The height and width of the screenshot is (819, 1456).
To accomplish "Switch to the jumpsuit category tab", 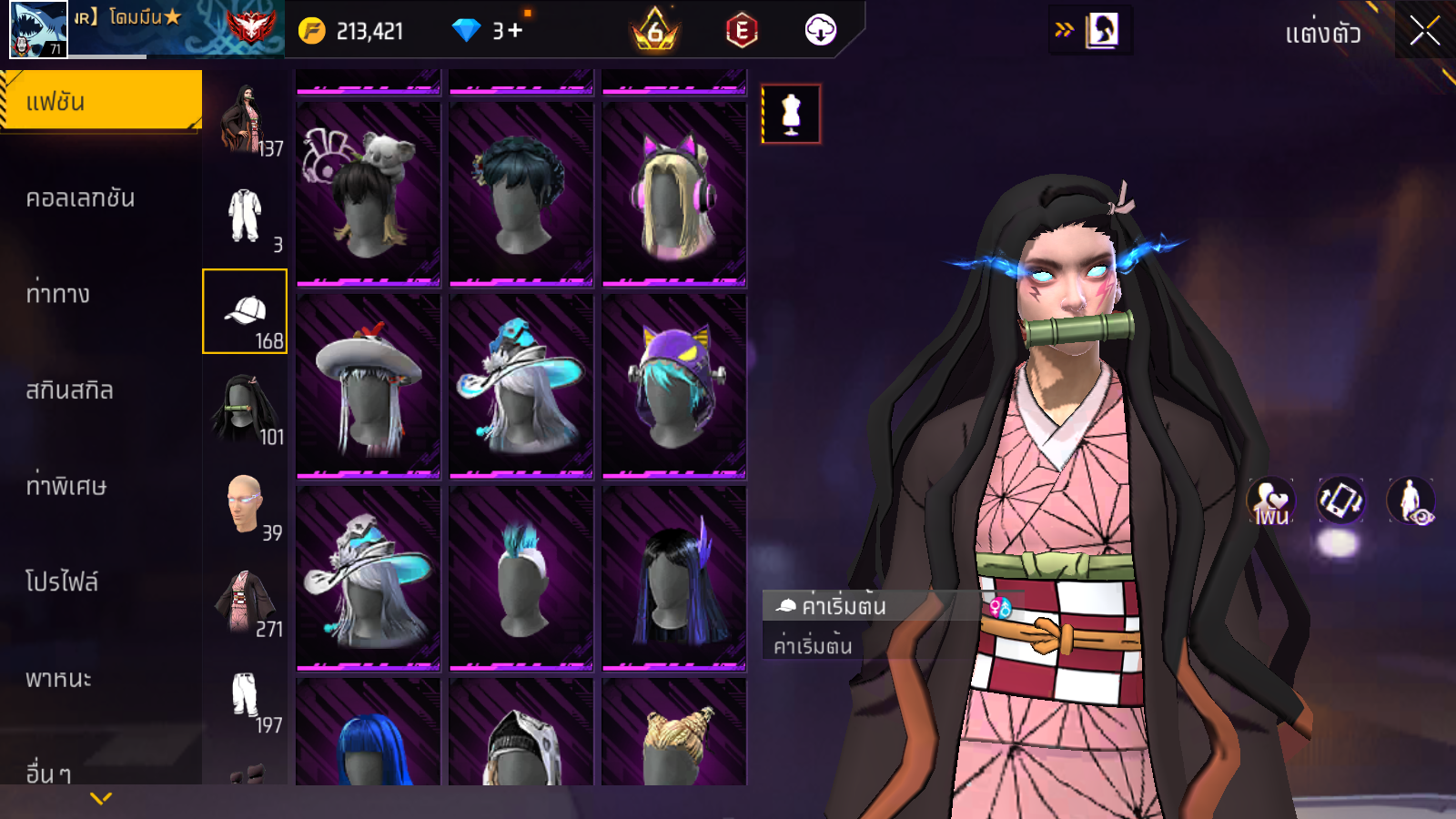I will (245, 216).
